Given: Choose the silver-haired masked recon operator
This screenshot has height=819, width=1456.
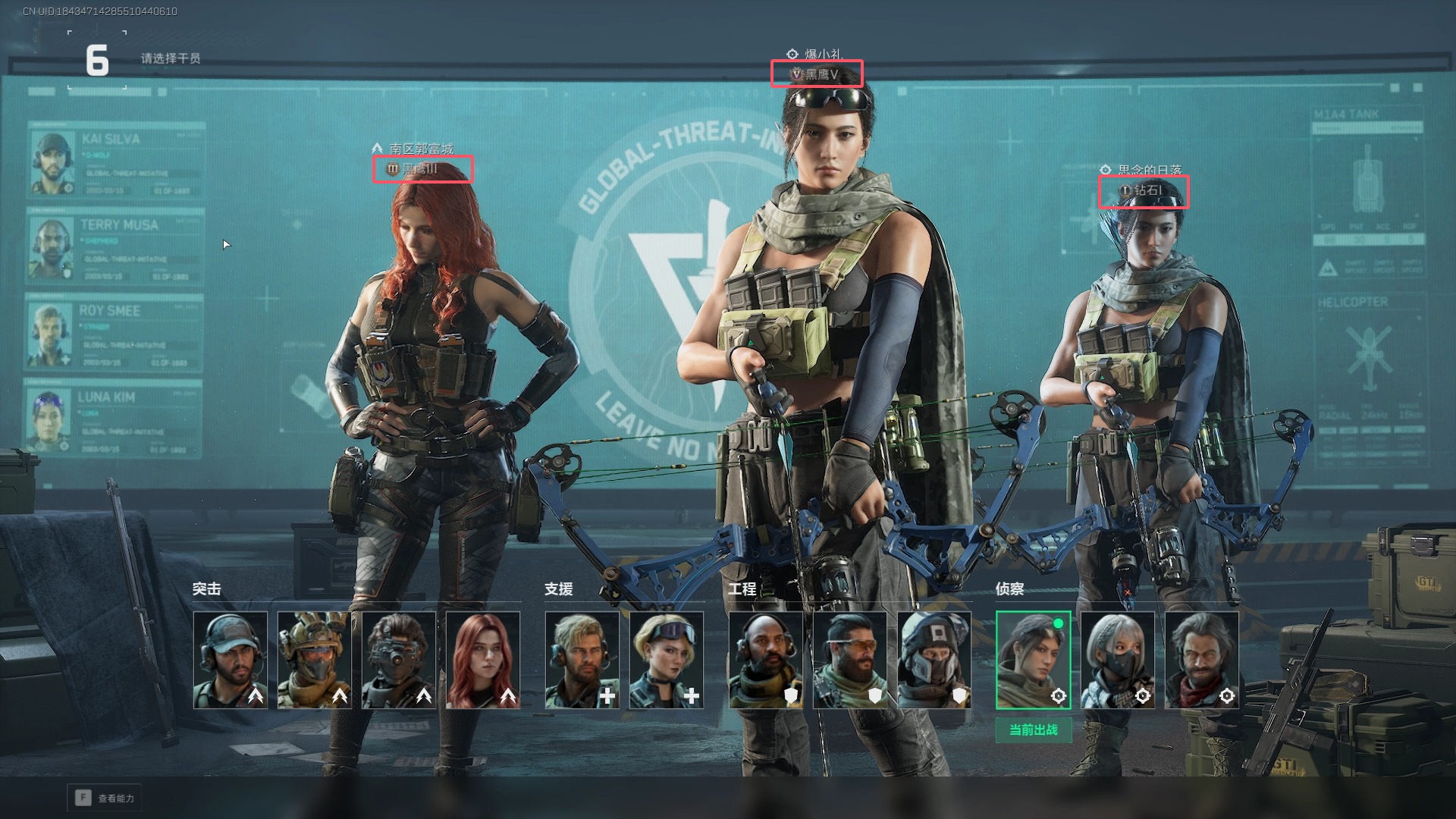Looking at the screenshot, I should click(1118, 660).
